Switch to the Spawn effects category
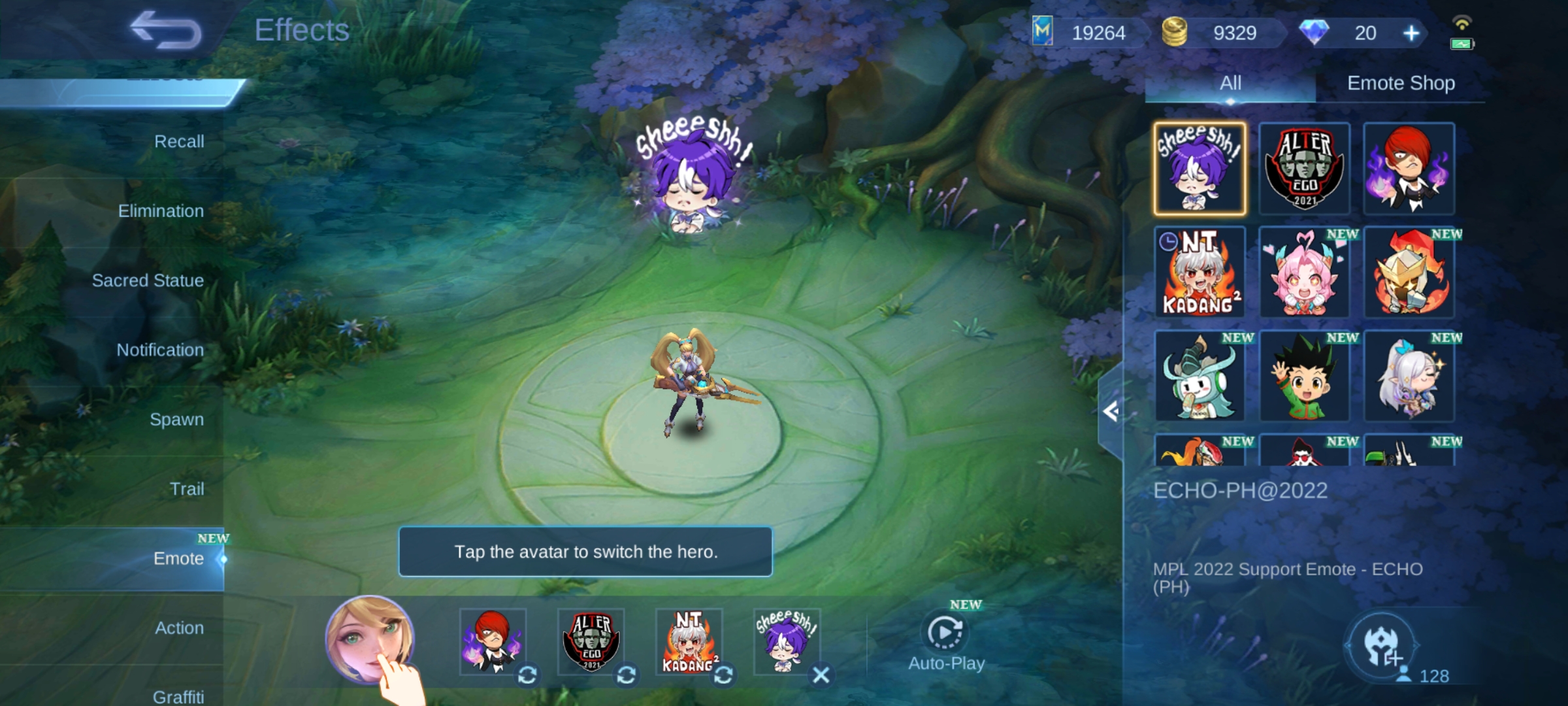This screenshot has height=706, width=1568. pos(176,419)
